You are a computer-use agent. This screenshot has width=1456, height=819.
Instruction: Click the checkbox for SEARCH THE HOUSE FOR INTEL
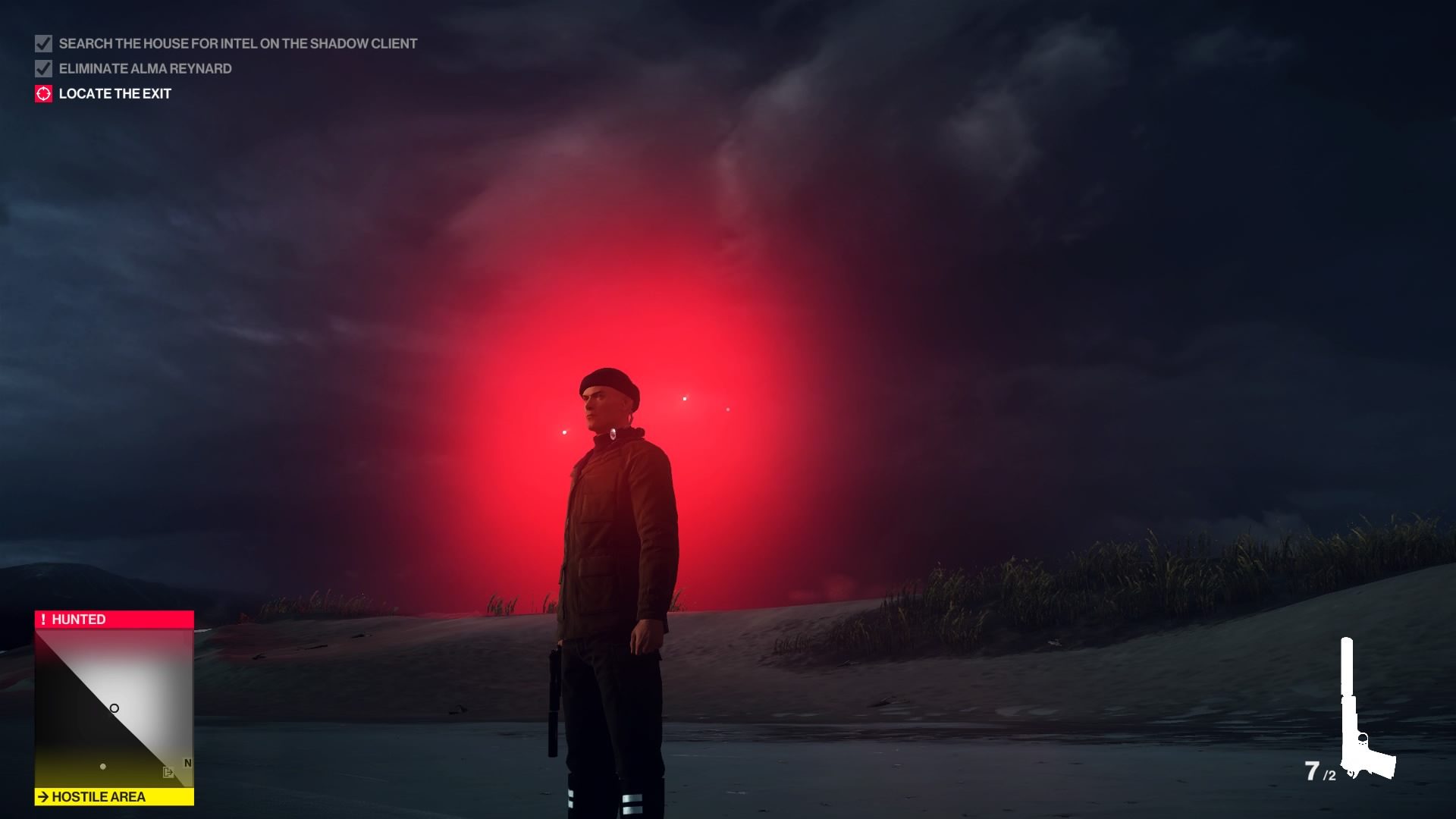[x=42, y=43]
